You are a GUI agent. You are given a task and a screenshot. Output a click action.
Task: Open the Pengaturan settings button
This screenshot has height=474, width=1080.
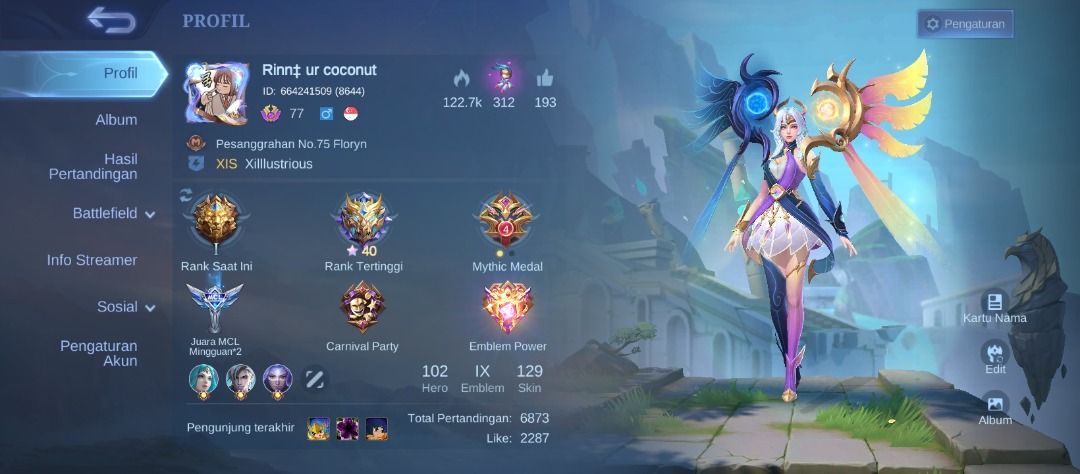(965, 23)
